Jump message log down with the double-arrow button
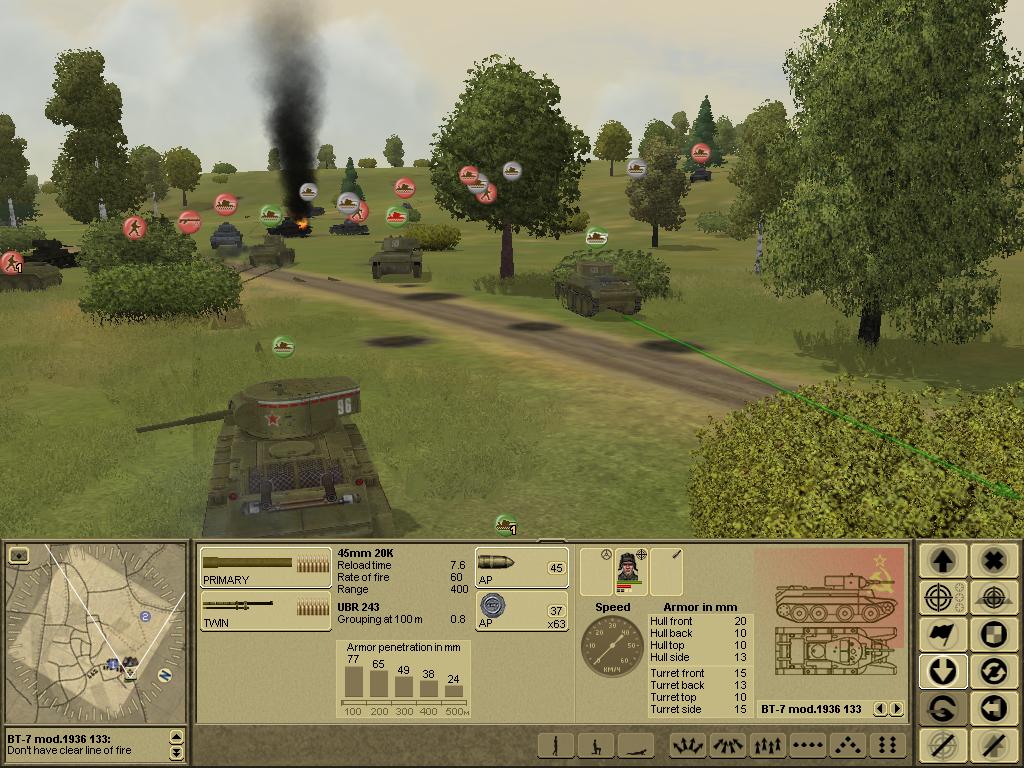The height and width of the screenshot is (768, 1024). click(x=177, y=752)
